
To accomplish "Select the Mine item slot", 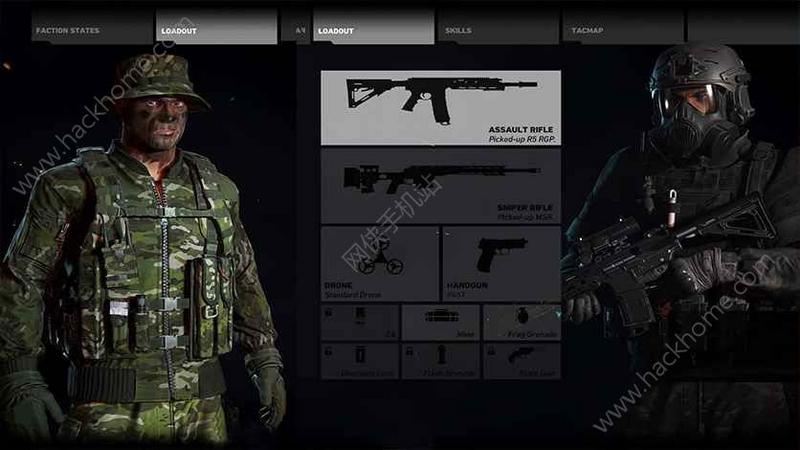I will coord(440,323).
